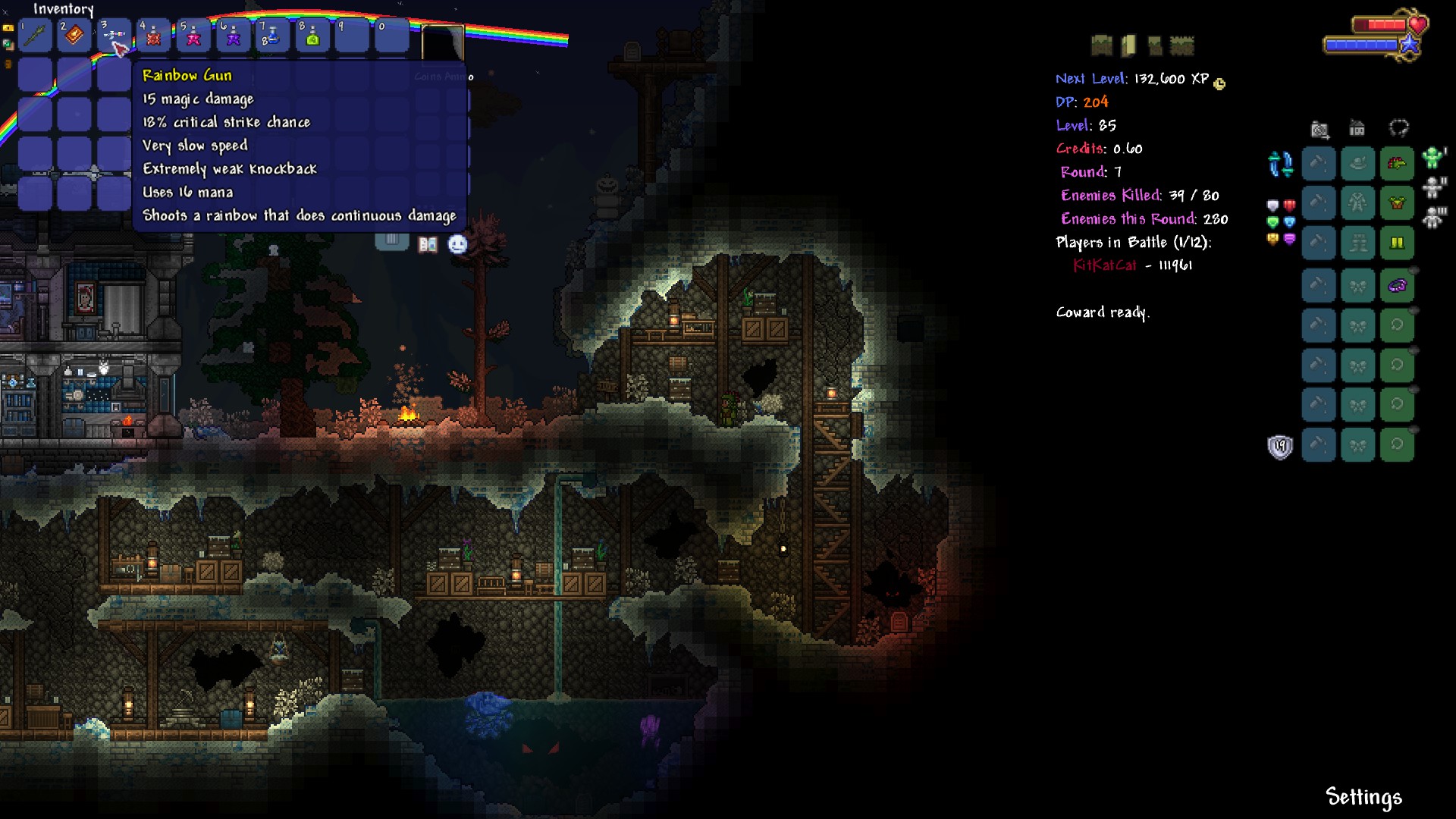Open the emote bubble button
This screenshot has width=1456, height=819.
click(457, 244)
